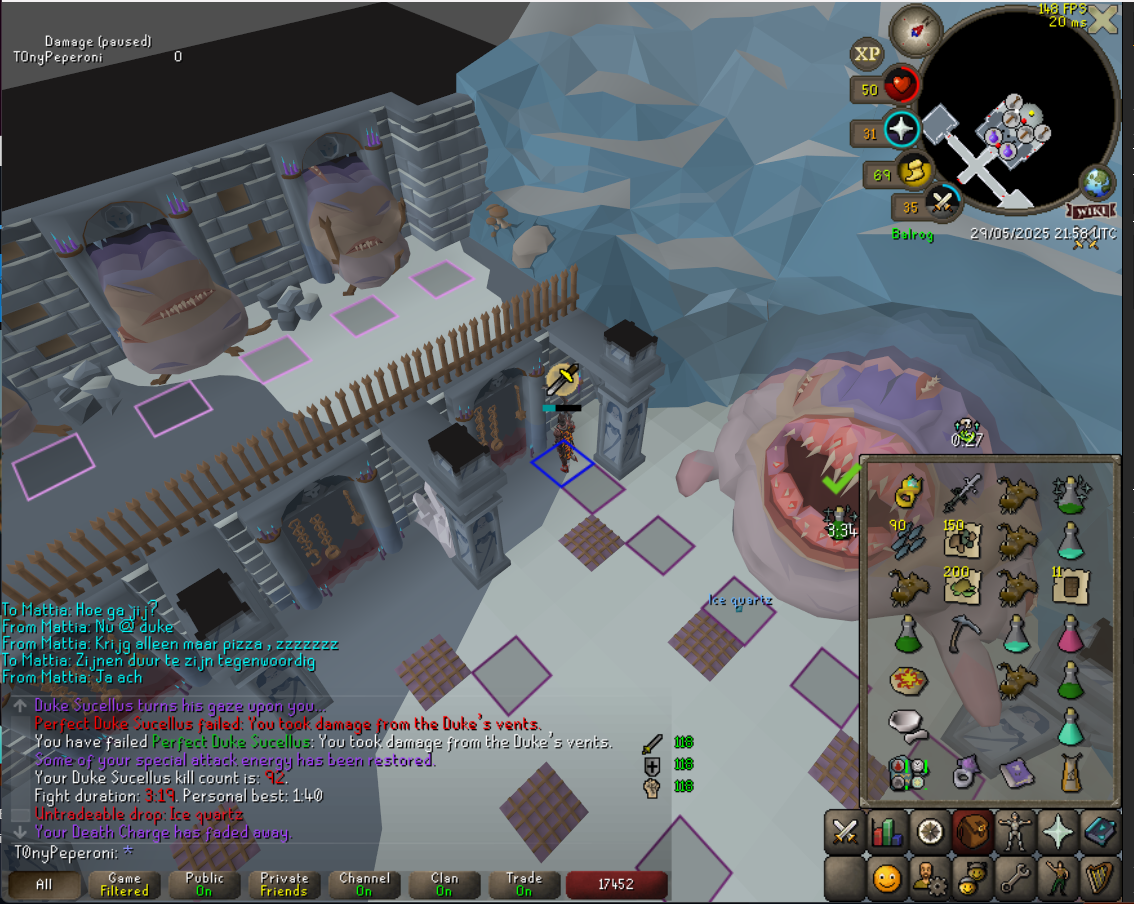Open the Combat Options tab
The width and height of the screenshot is (1134, 904).
tap(847, 831)
